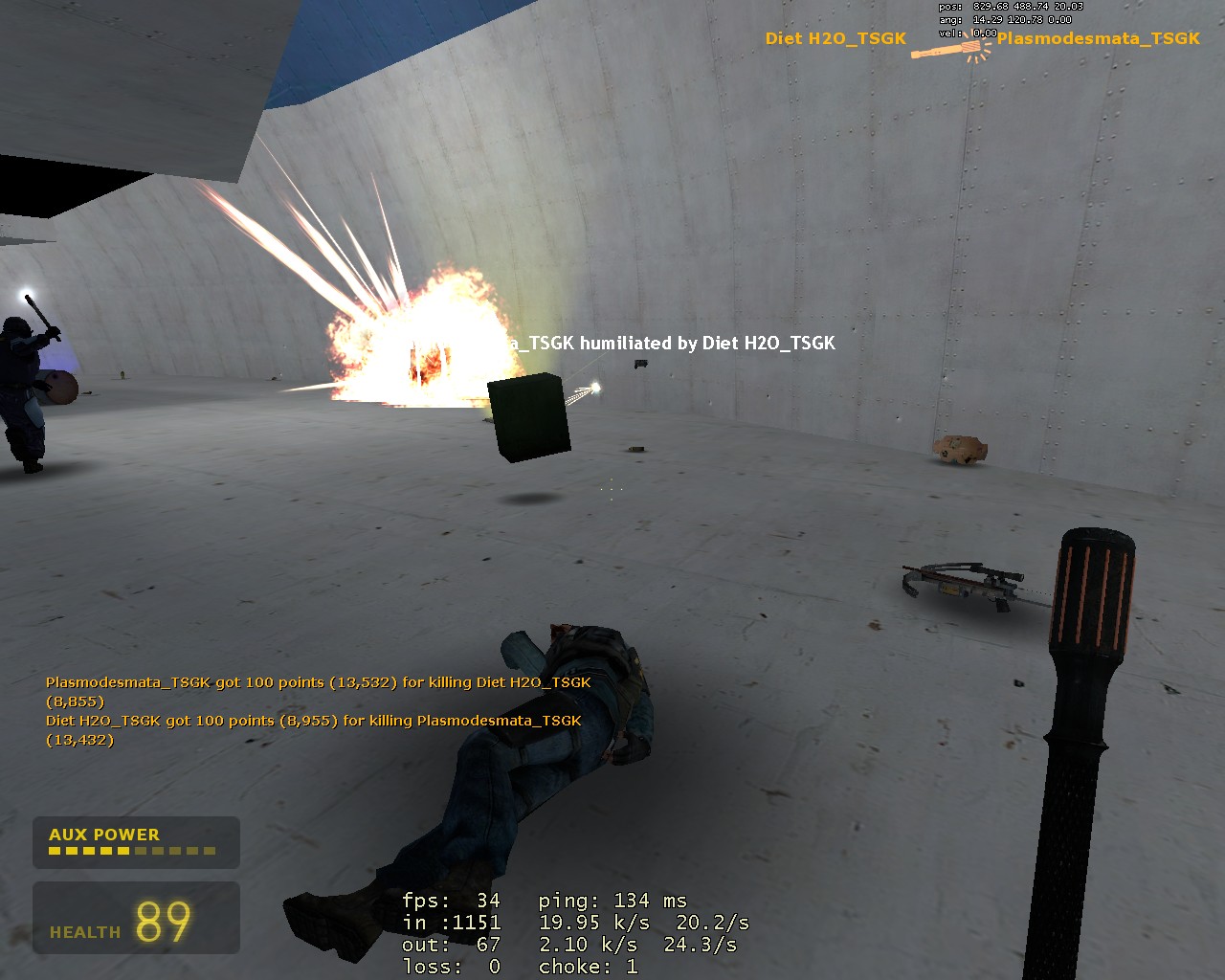
Task: Toggle the net graph fps readout
Action: (x=450, y=901)
